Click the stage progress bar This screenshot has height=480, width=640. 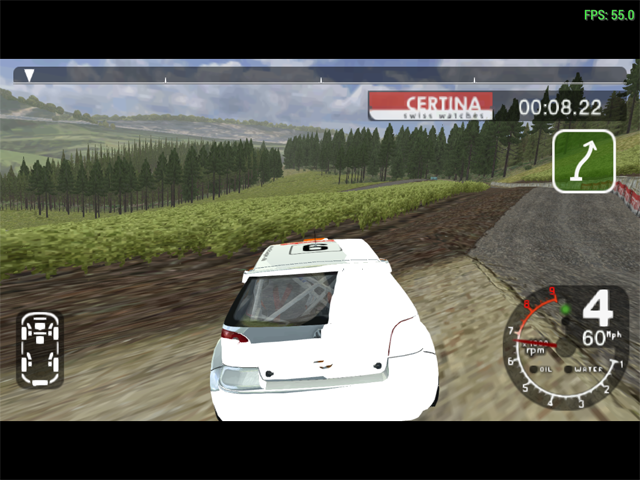tap(320, 74)
